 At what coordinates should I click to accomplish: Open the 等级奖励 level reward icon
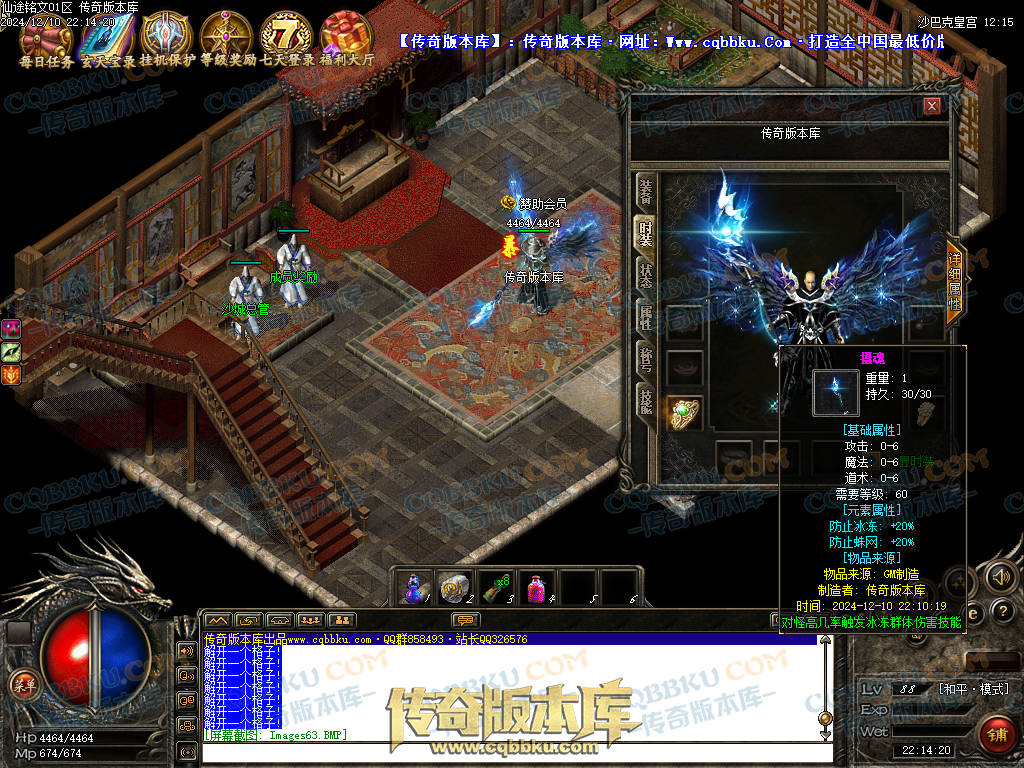tap(226, 35)
